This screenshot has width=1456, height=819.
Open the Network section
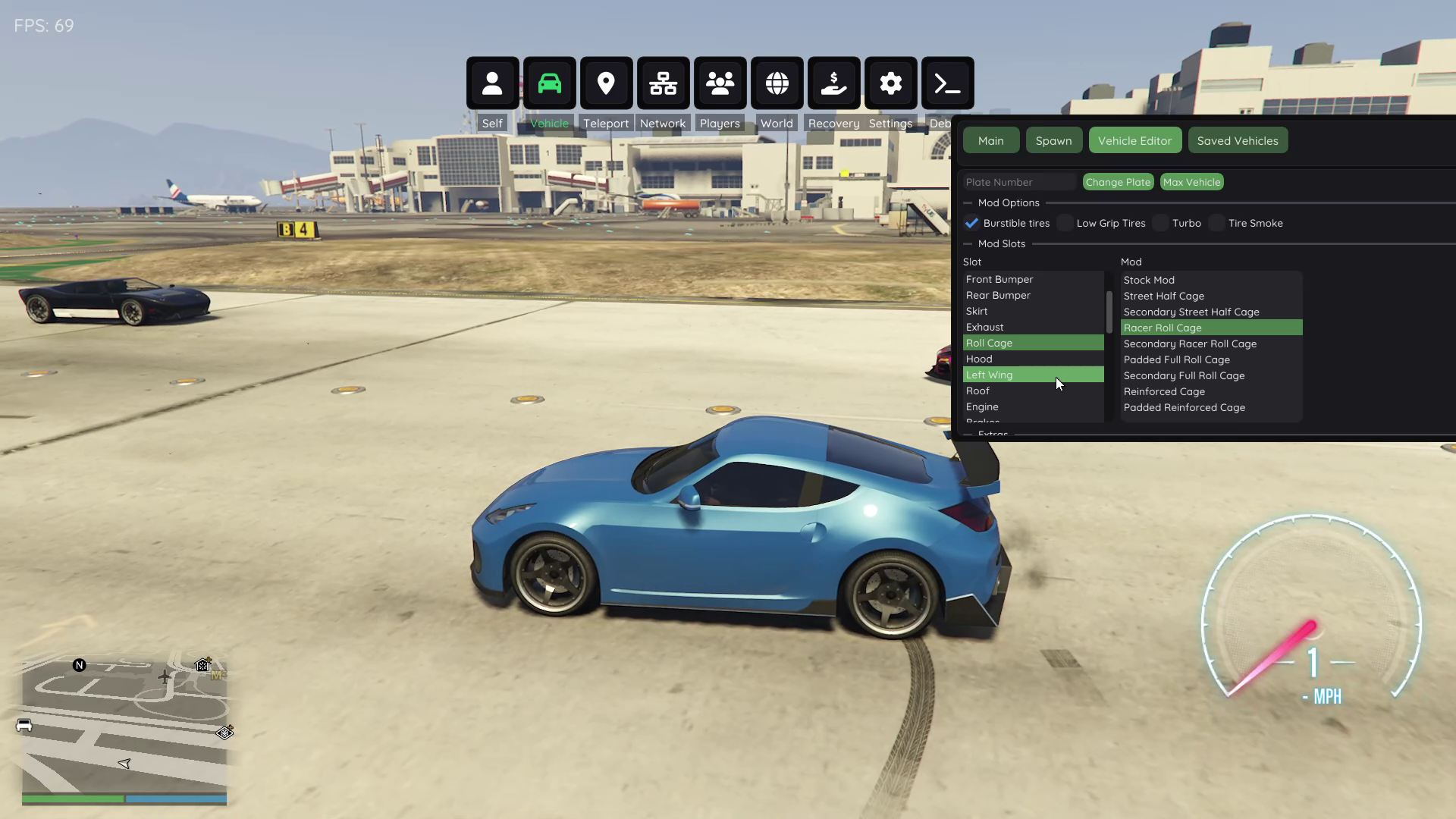(663, 83)
